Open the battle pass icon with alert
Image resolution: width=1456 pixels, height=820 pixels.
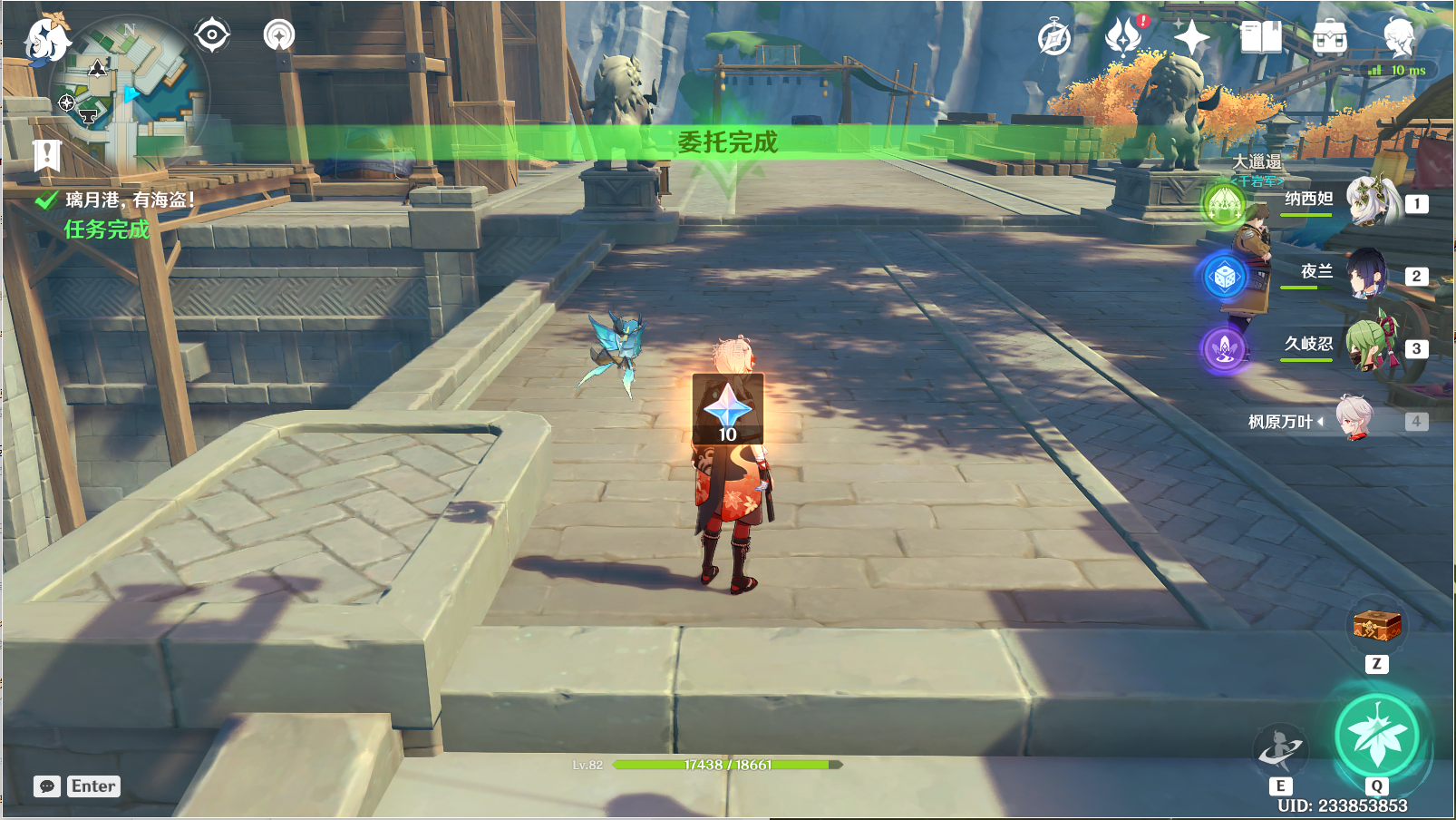(x=1124, y=37)
